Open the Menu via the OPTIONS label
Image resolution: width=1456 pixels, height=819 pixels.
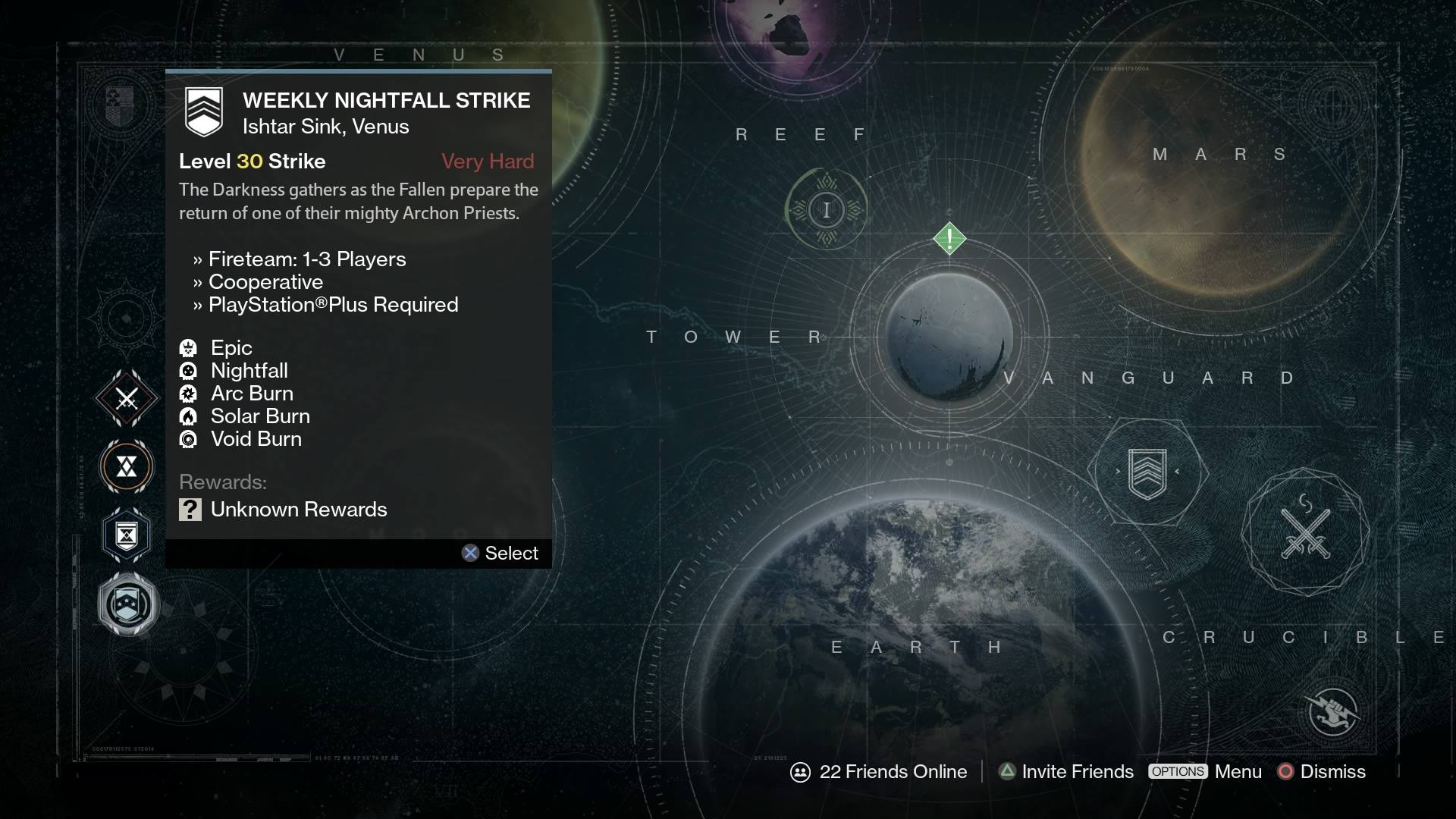[1177, 771]
